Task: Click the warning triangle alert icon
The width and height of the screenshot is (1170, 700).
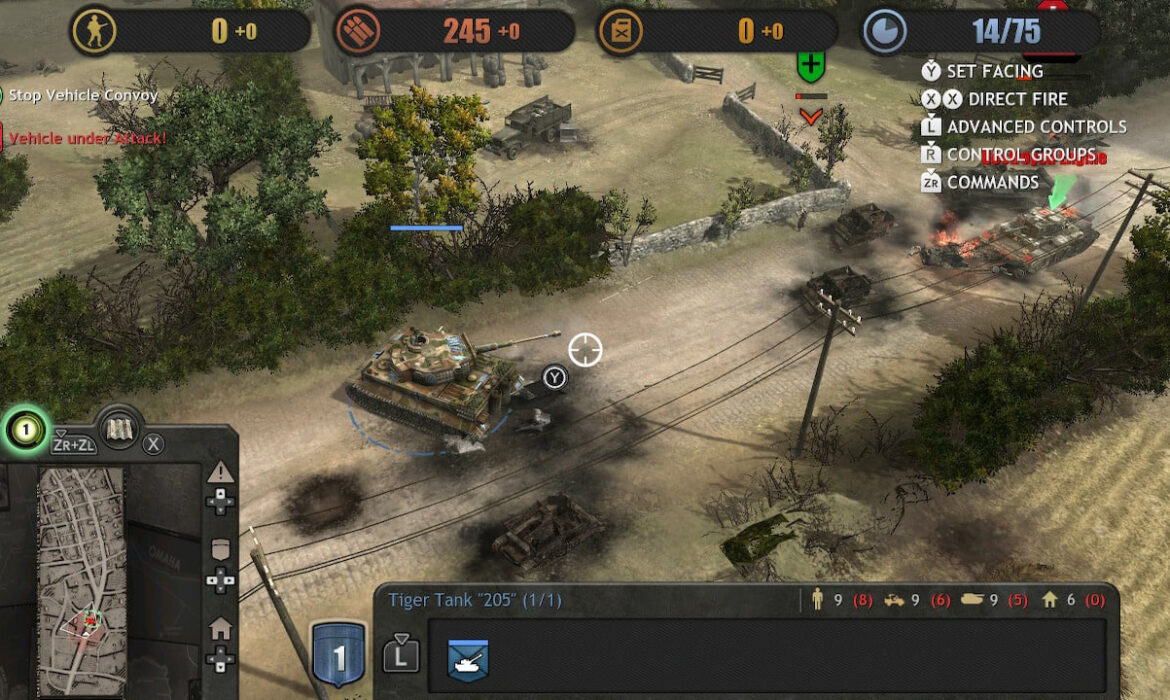Action: [x=220, y=472]
